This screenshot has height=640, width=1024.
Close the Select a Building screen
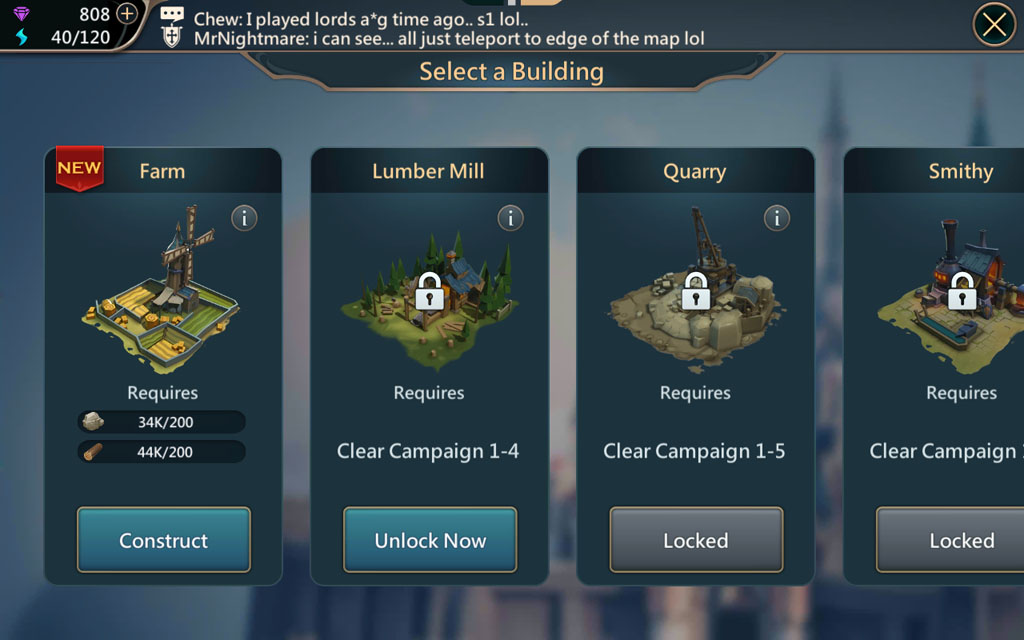994,25
